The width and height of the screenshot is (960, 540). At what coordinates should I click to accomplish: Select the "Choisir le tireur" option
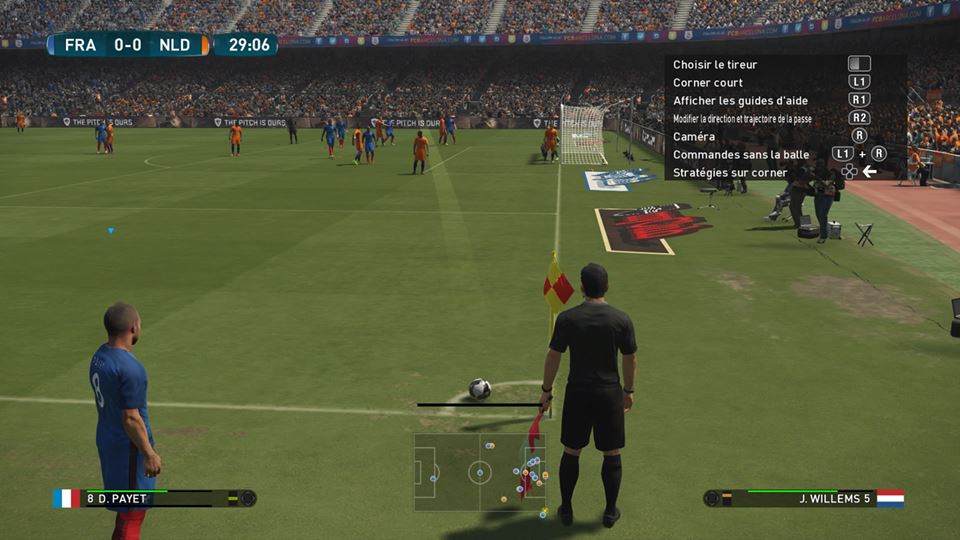coord(715,65)
